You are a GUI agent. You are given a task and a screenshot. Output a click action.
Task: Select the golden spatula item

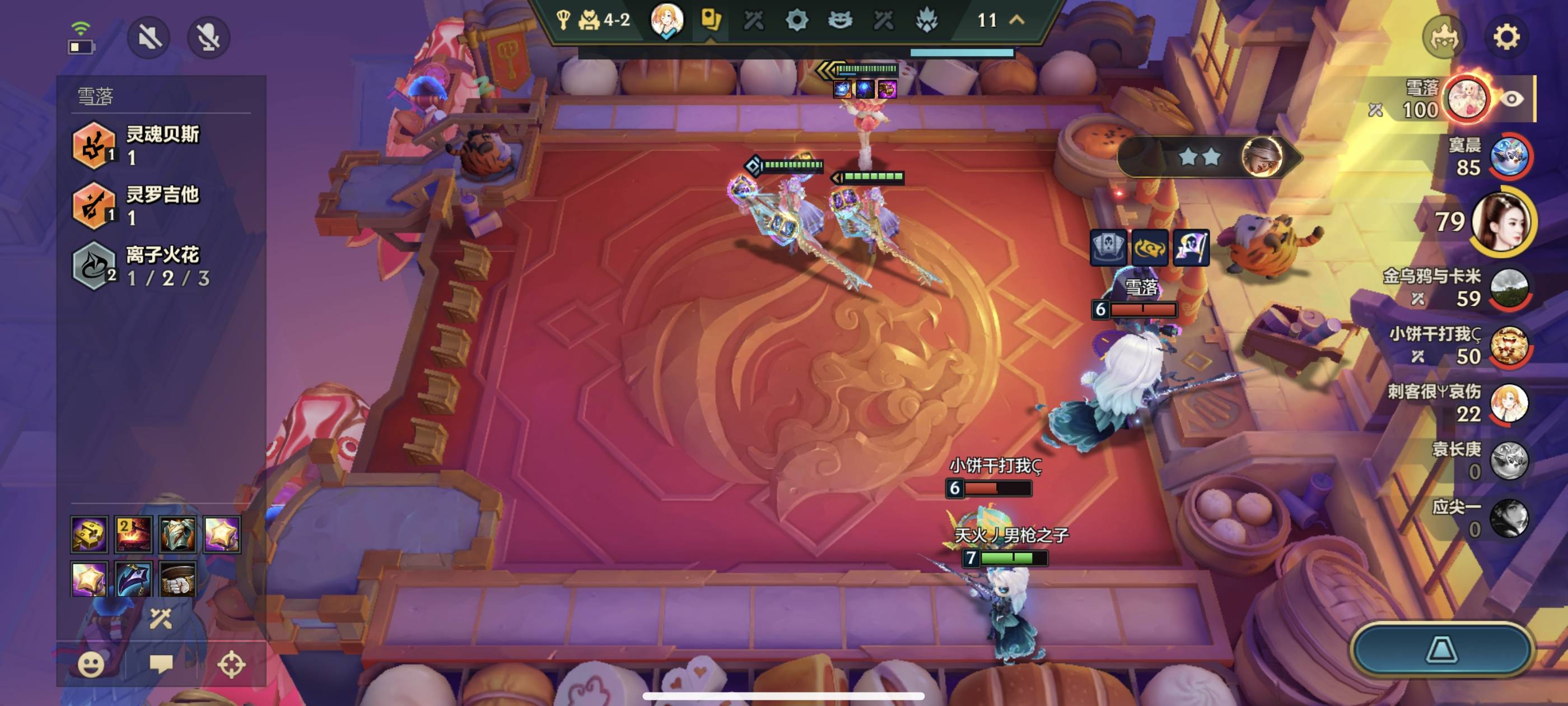tap(90, 534)
